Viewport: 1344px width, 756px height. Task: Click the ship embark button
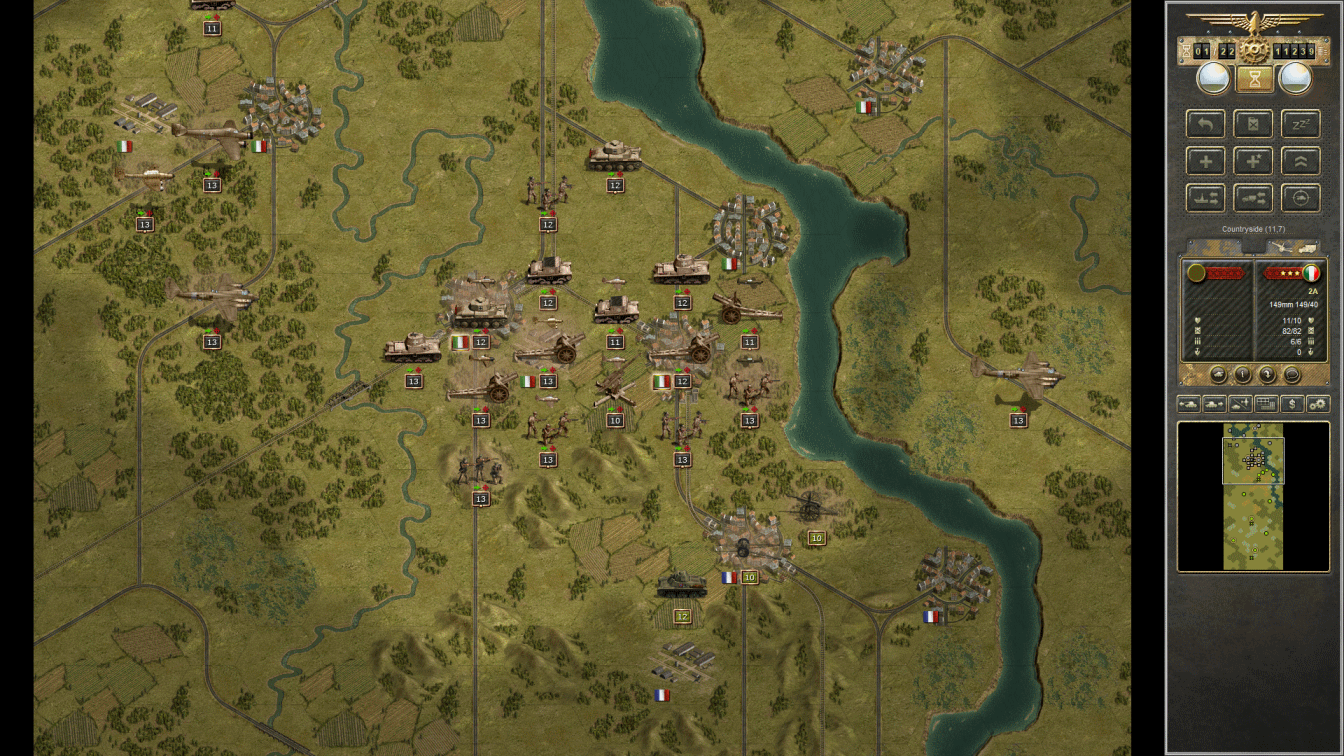tap(1206, 197)
